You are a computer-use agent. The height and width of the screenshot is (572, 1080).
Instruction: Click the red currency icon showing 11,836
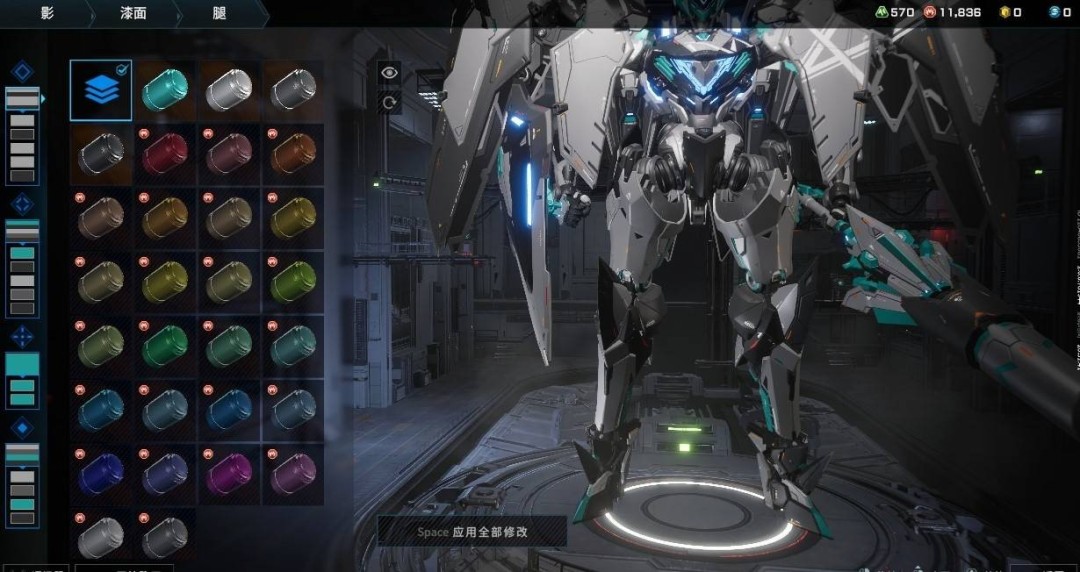click(x=930, y=12)
